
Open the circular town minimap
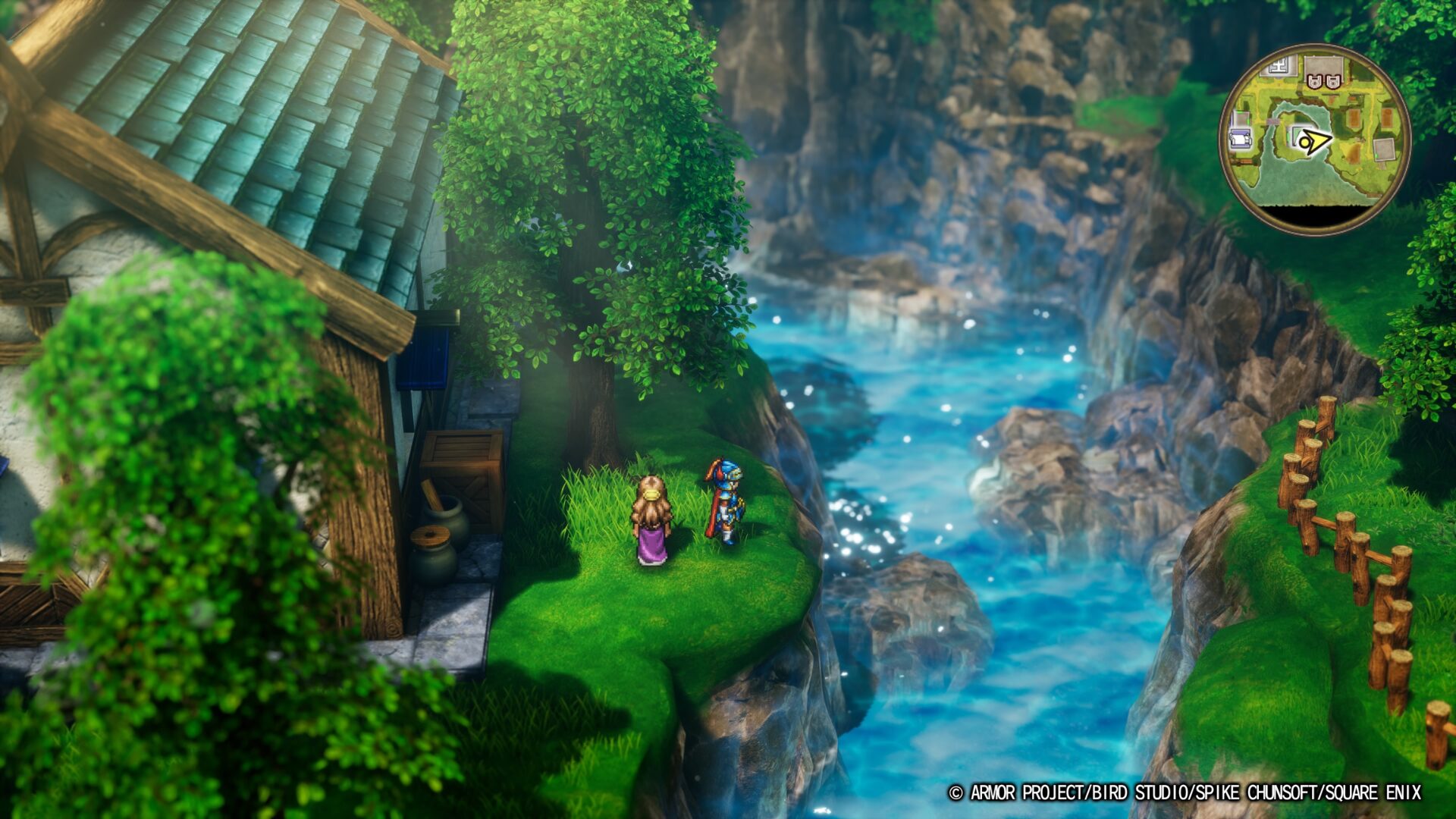[1314, 140]
